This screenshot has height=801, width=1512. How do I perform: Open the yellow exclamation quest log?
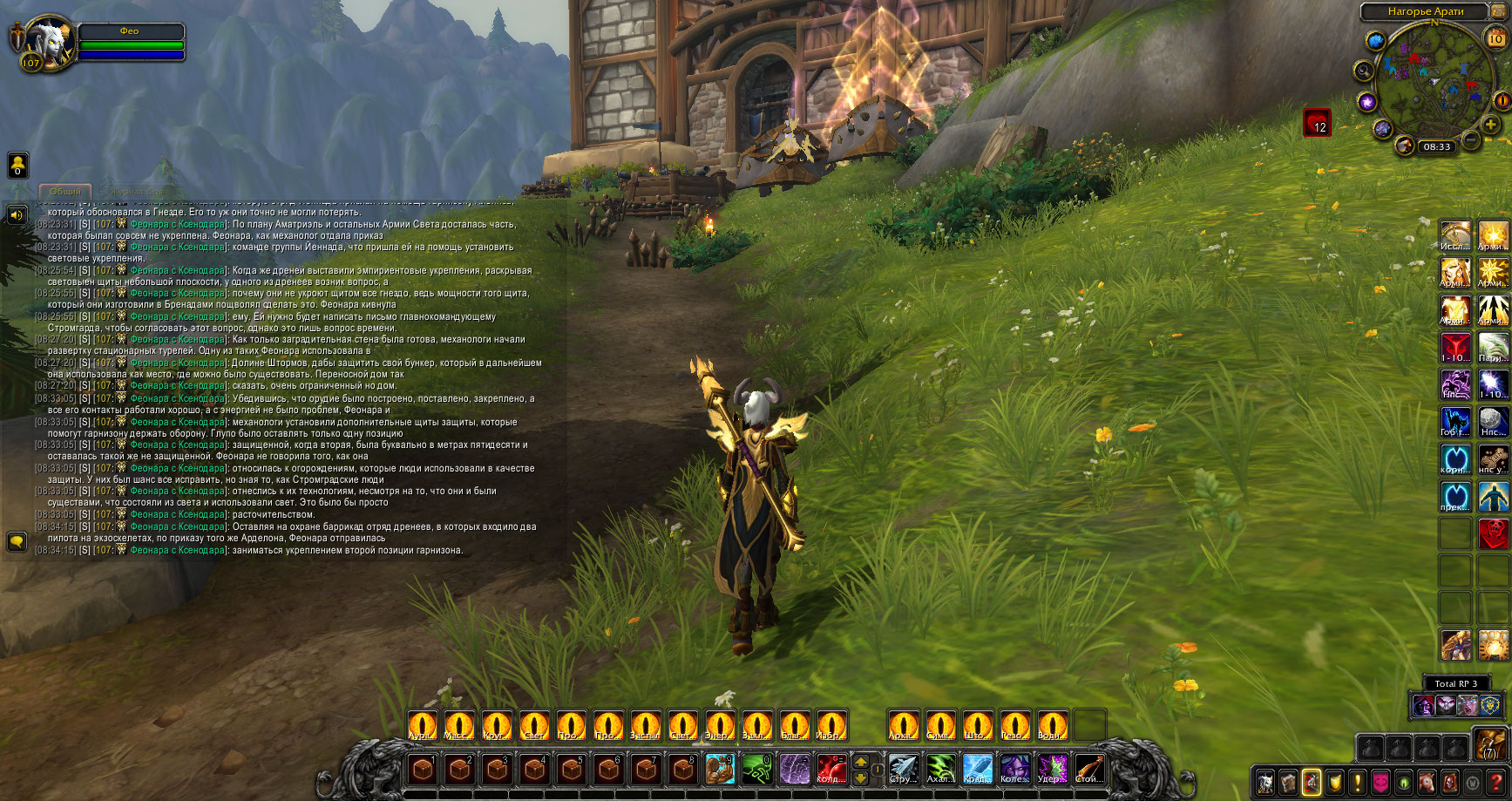point(1357,782)
